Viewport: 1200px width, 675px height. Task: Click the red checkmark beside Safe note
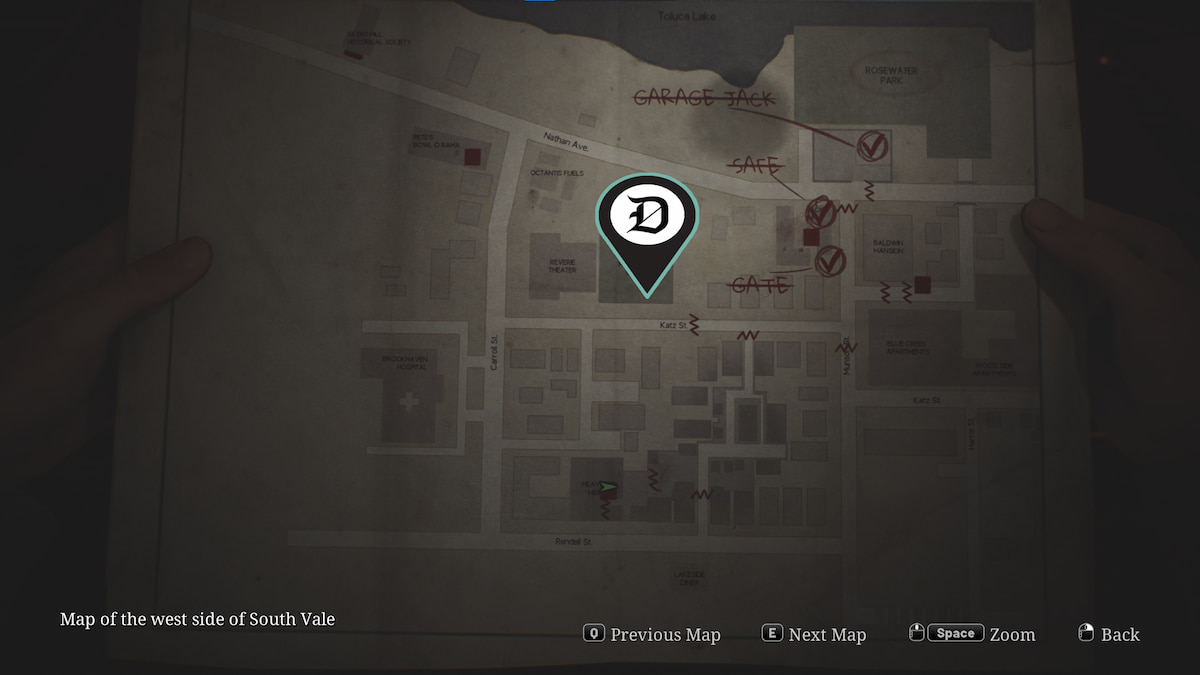[x=821, y=211]
